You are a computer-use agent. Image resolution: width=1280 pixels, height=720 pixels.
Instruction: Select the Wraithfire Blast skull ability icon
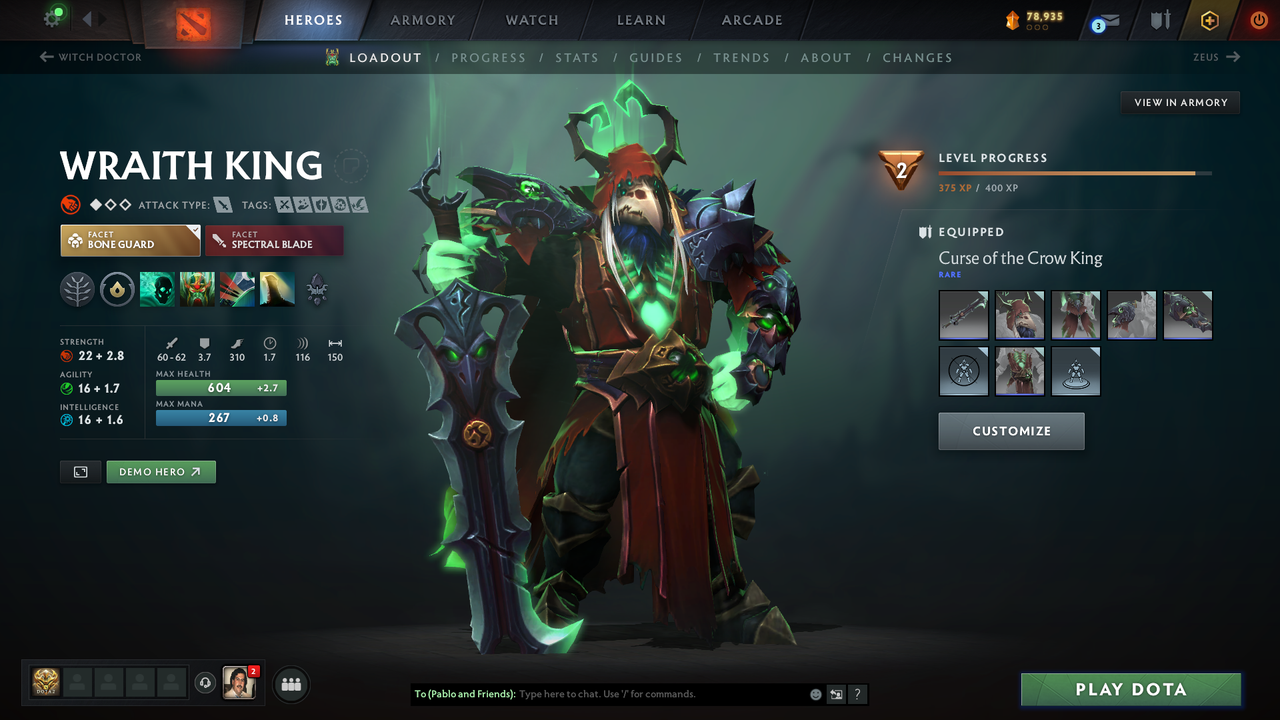point(157,290)
